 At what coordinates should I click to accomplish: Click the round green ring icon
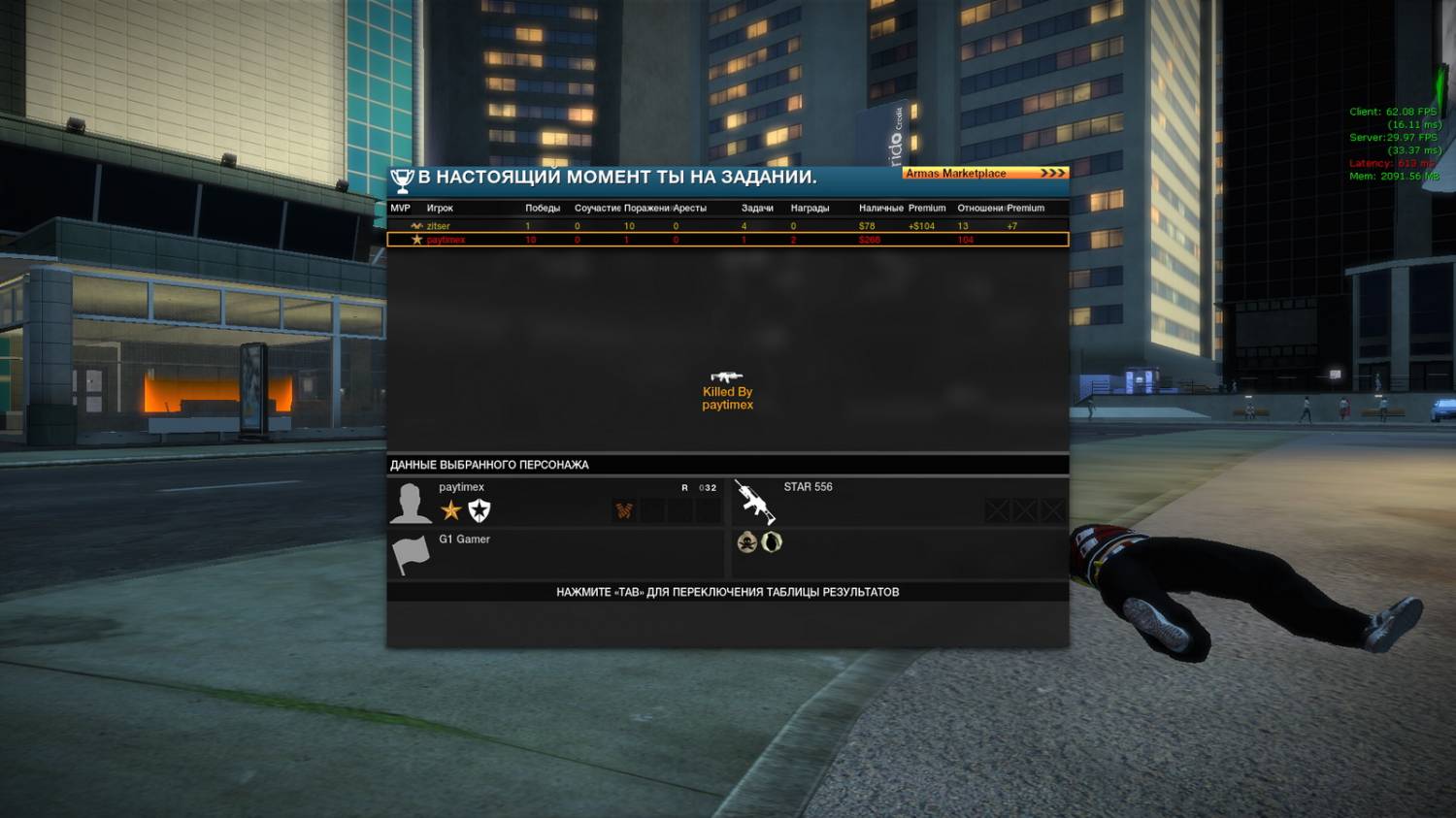coord(772,541)
